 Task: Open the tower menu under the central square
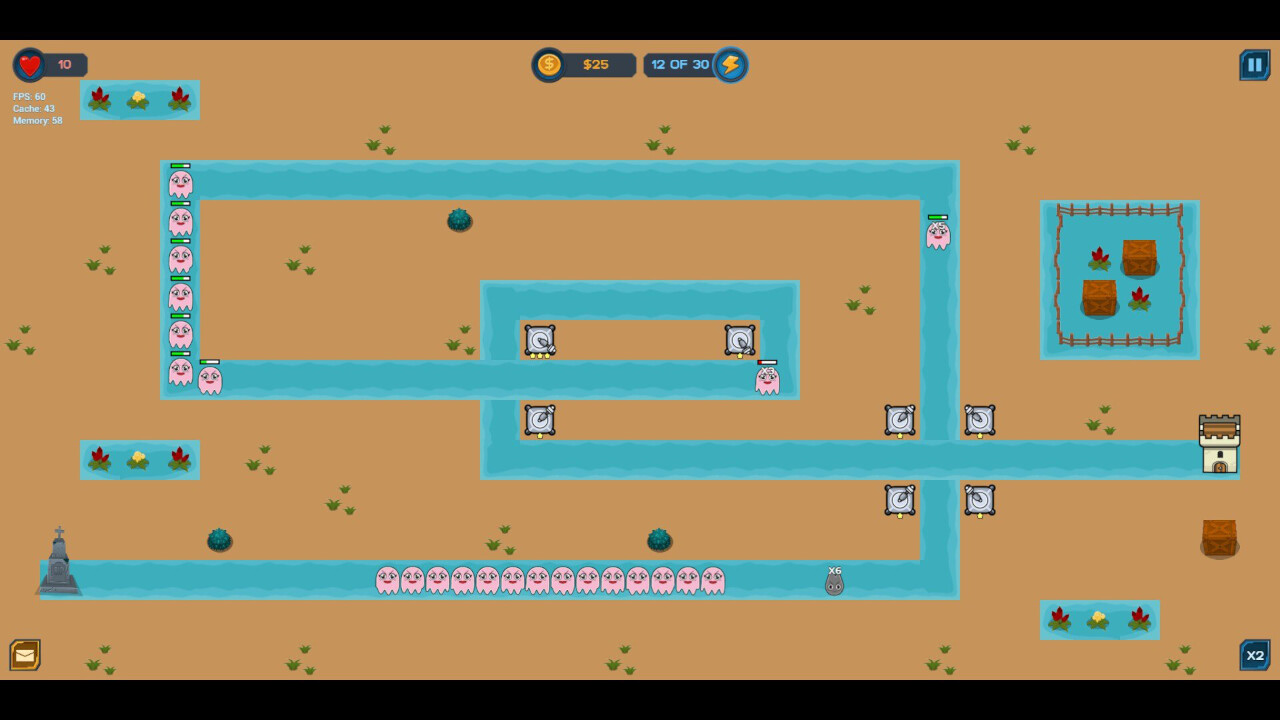tap(540, 421)
